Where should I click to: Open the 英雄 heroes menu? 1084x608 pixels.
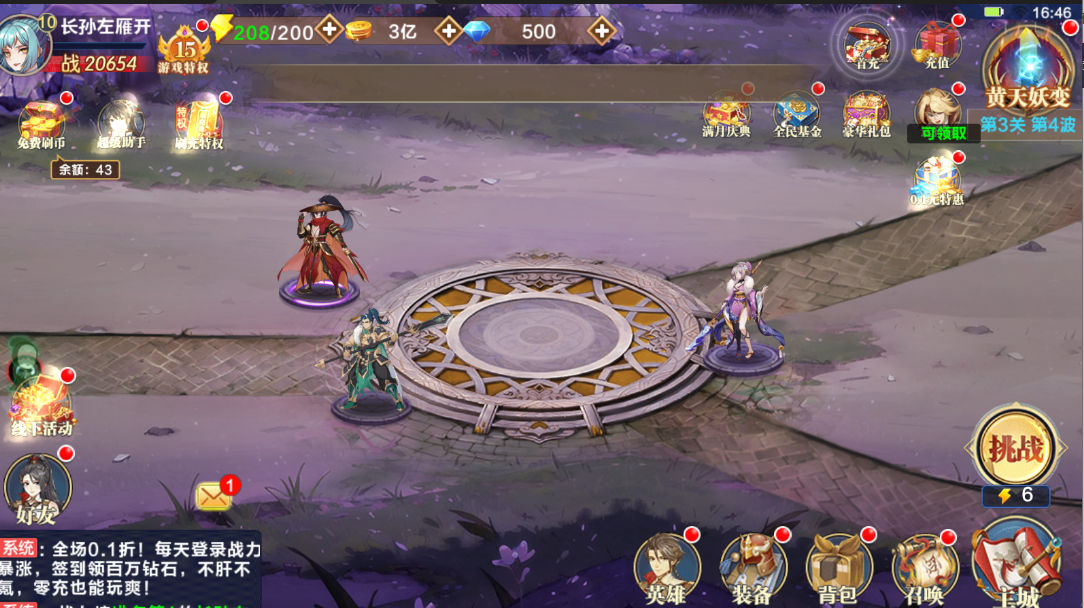coord(667,567)
